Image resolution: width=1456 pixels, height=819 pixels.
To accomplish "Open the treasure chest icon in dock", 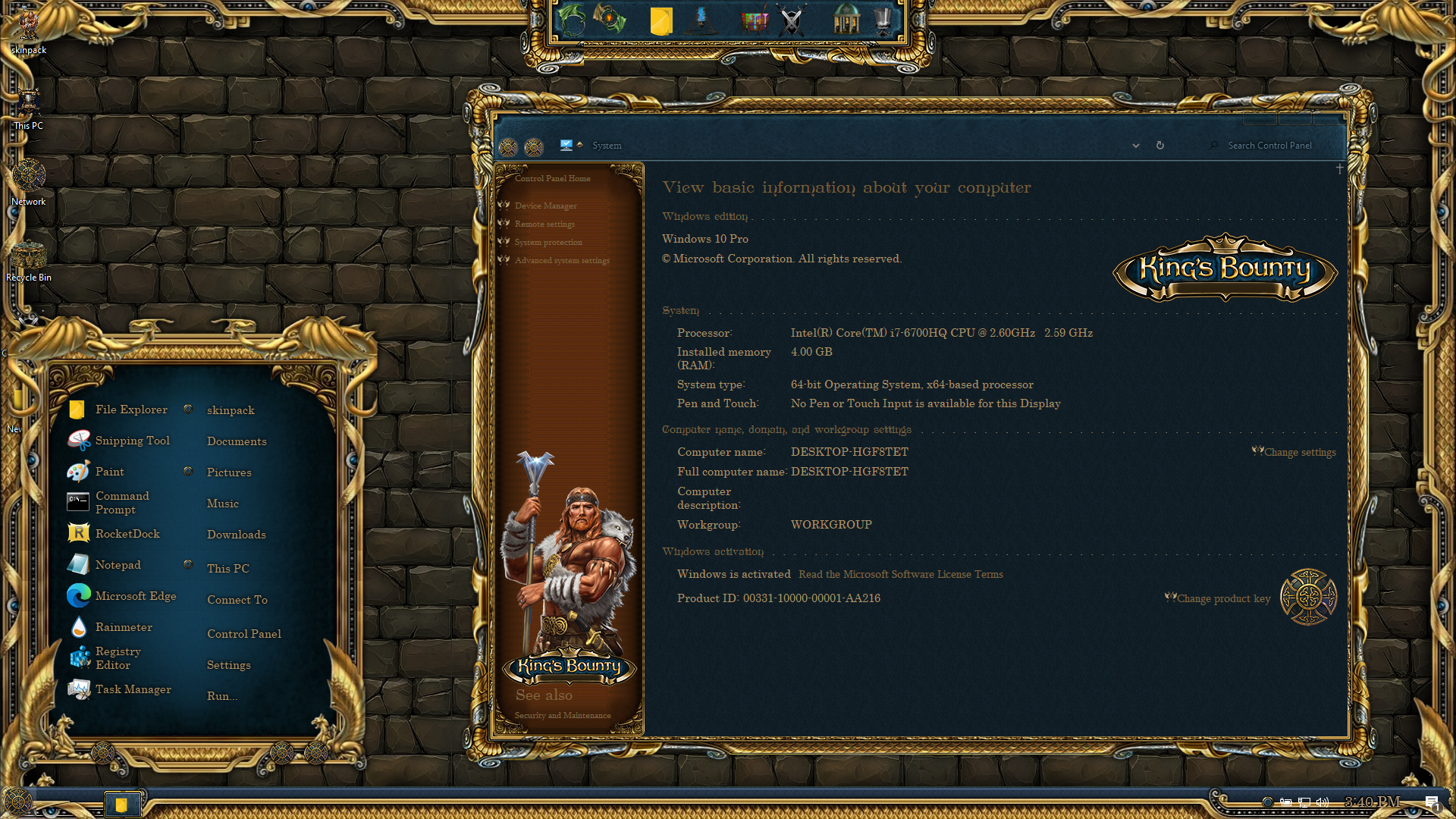I will coord(755,21).
